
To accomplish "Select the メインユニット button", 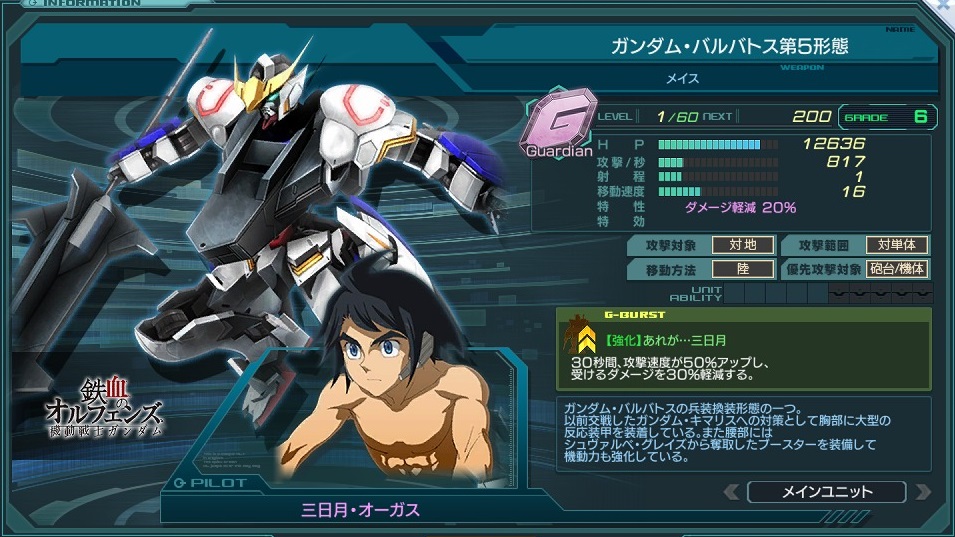I will [826, 492].
